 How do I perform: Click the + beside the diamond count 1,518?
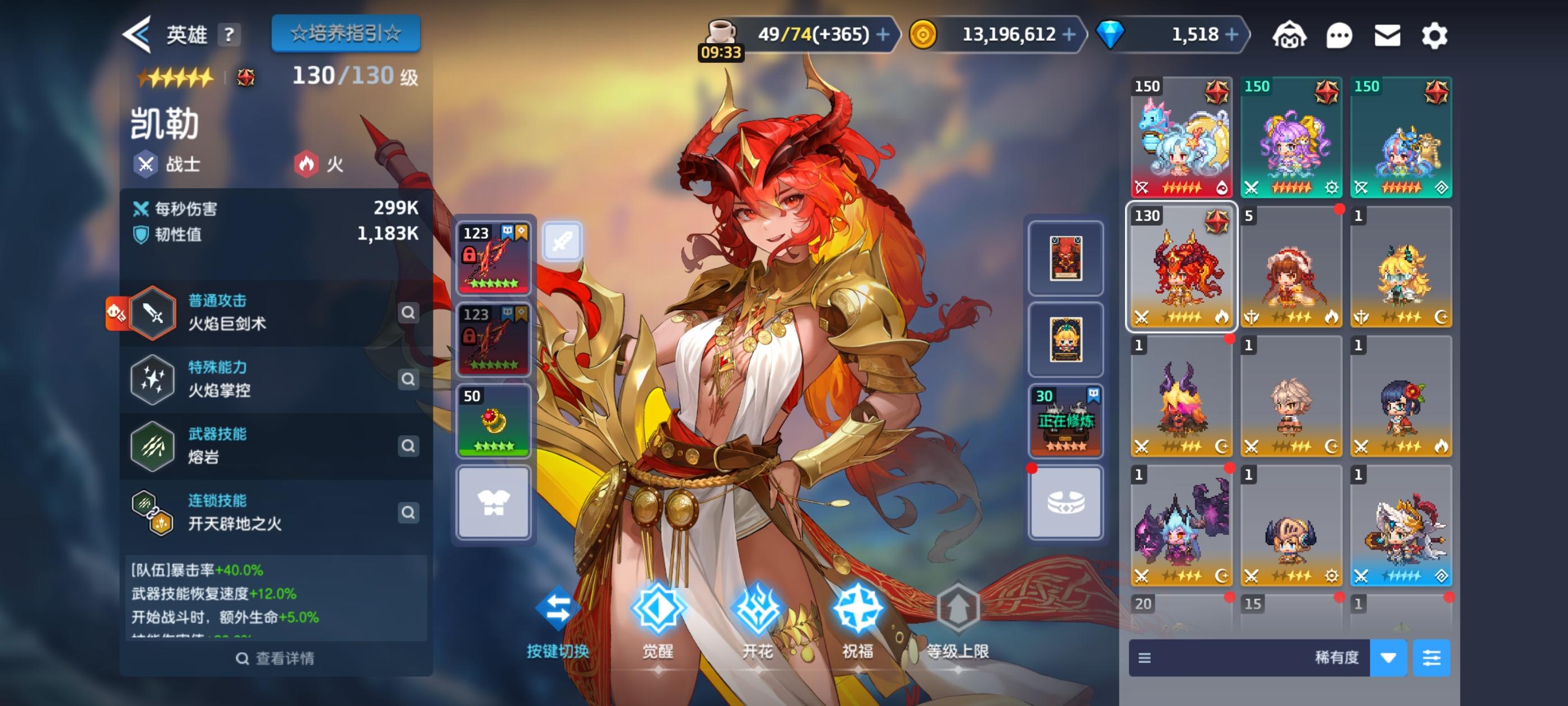(1231, 35)
